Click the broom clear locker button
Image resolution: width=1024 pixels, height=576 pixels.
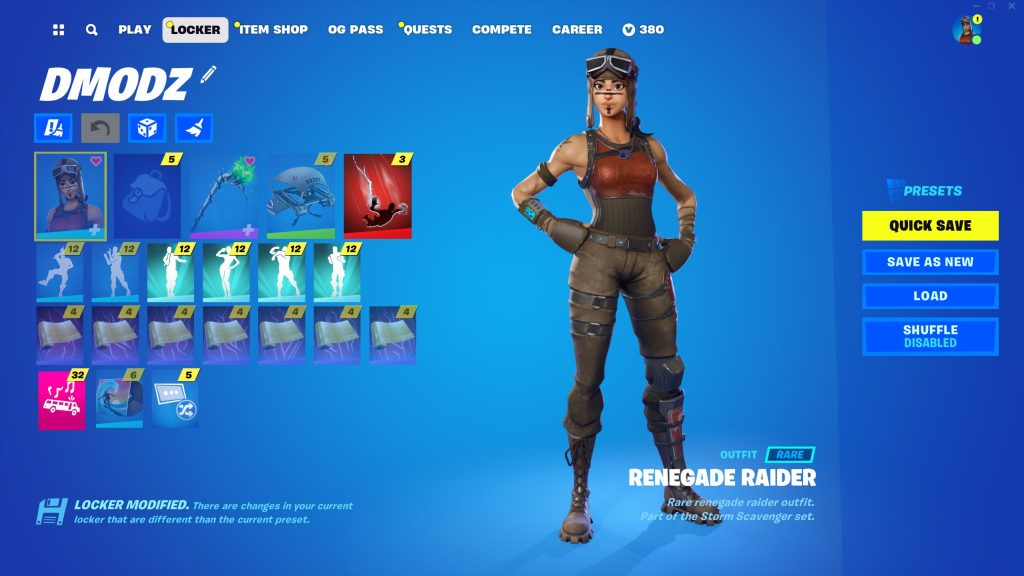point(194,128)
